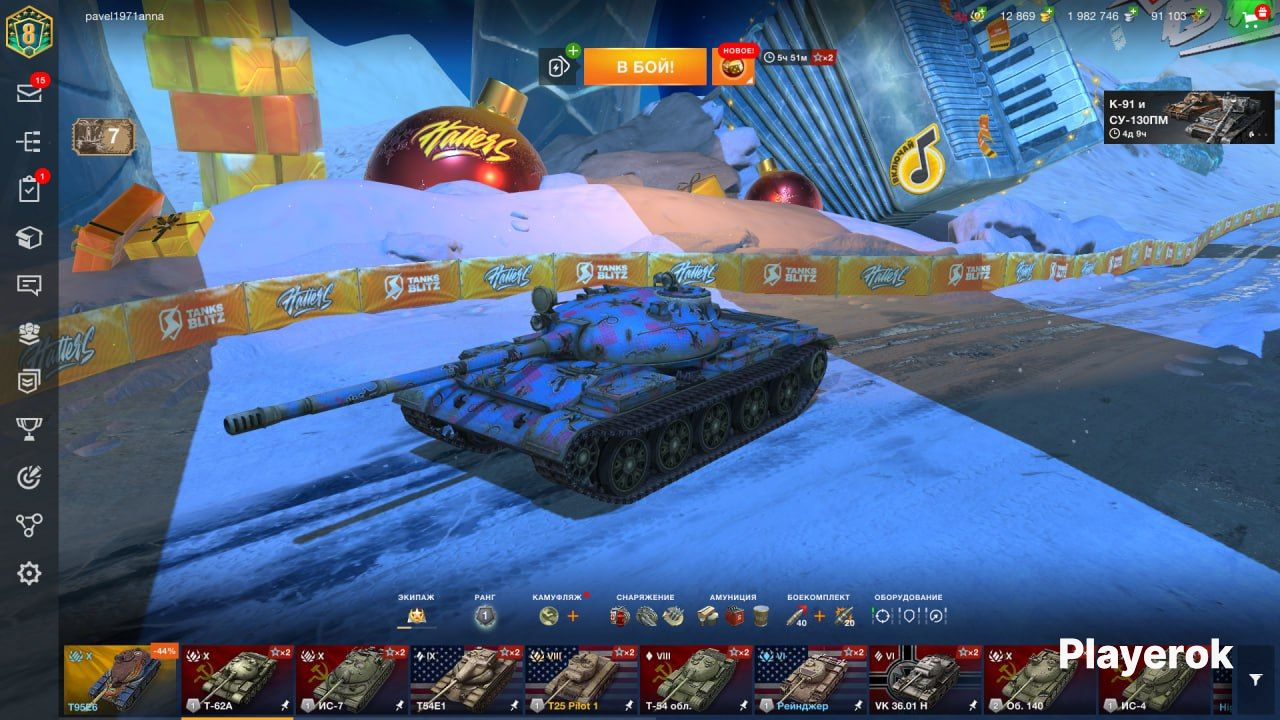Image resolution: width=1280 pixels, height=720 pixels.
Task: Open the К-91 и СУ-130ПМ offer banner
Action: [1175, 117]
